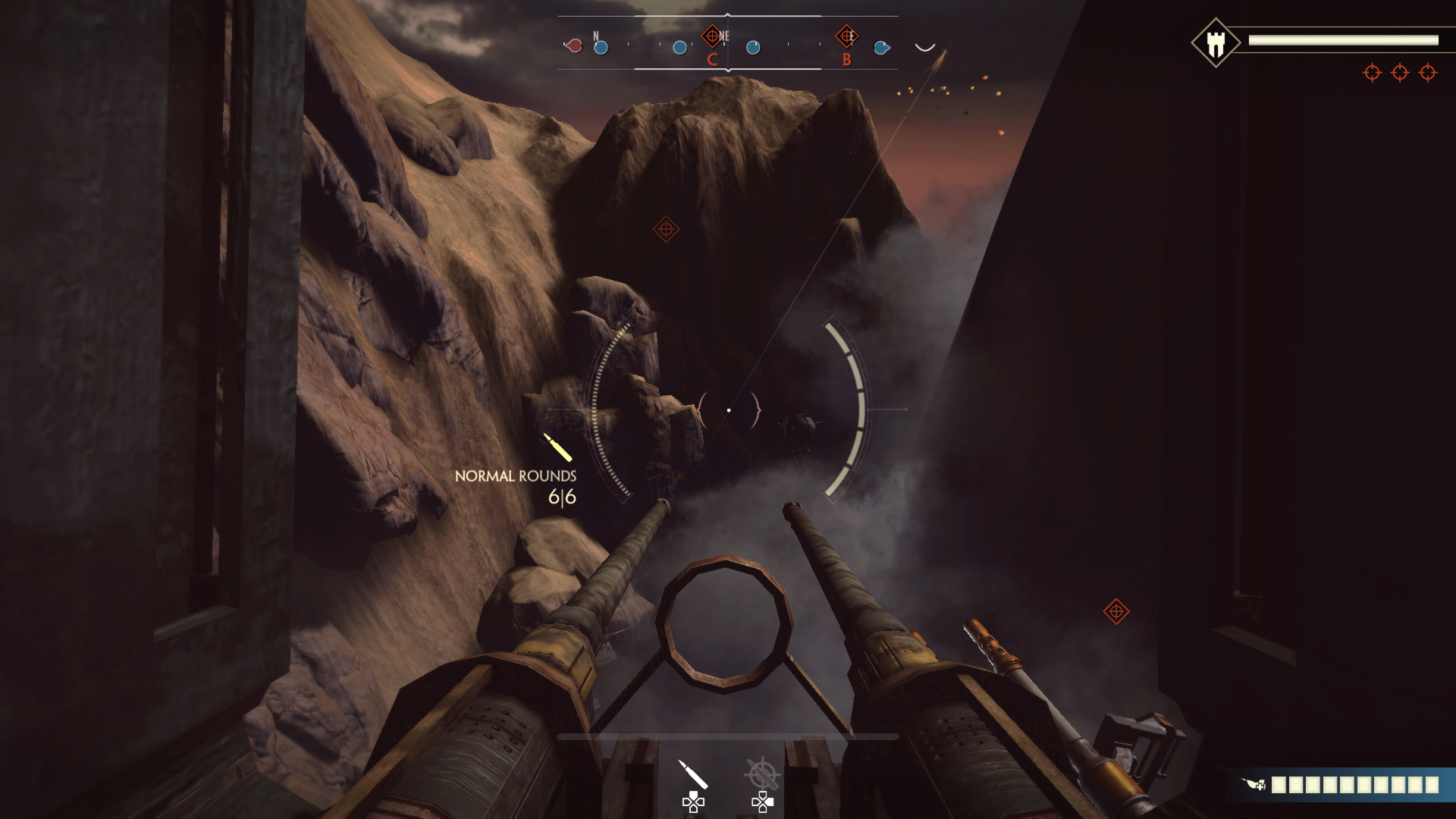Select the objective marker labeled B on the compass
The width and height of the screenshot is (1456, 819).
point(847,35)
